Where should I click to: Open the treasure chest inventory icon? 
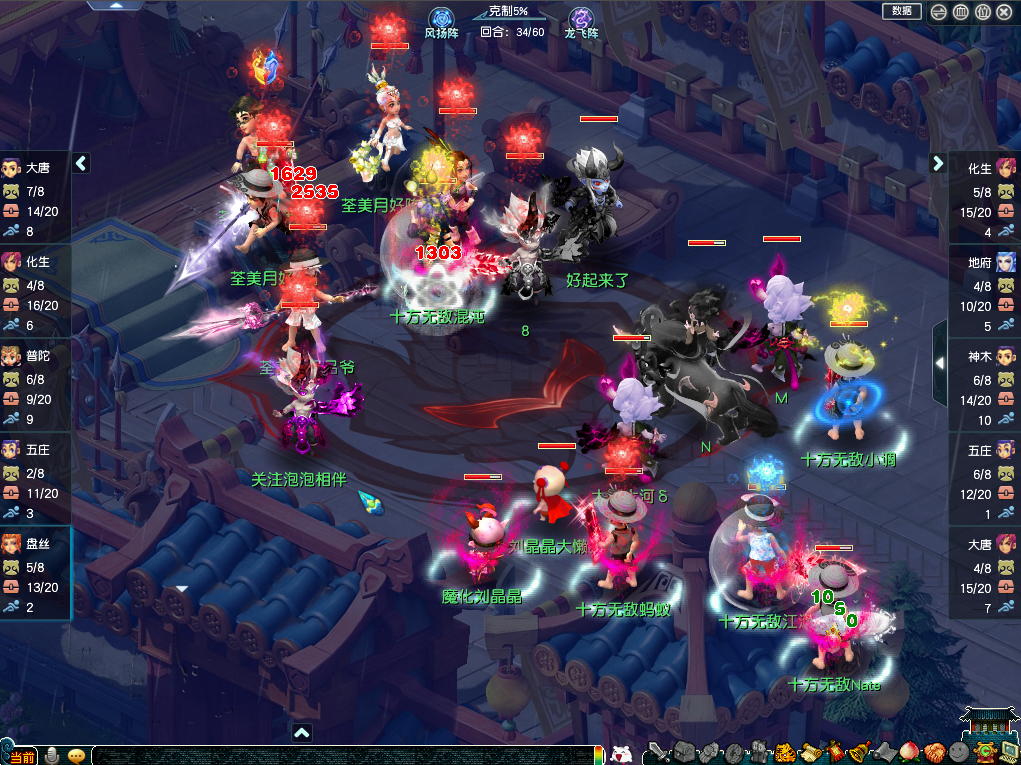(x=683, y=753)
